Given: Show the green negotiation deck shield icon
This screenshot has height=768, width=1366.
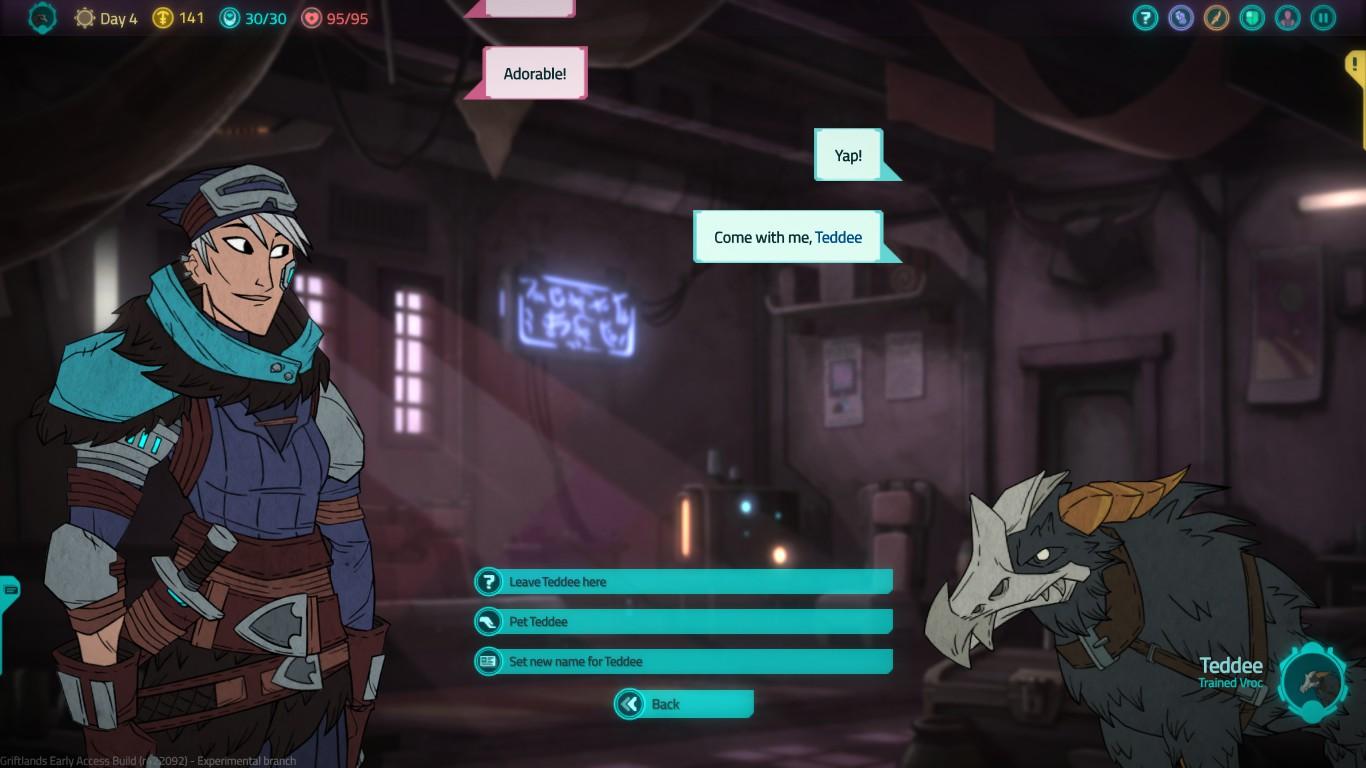Looking at the screenshot, I should [x=1252, y=18].
